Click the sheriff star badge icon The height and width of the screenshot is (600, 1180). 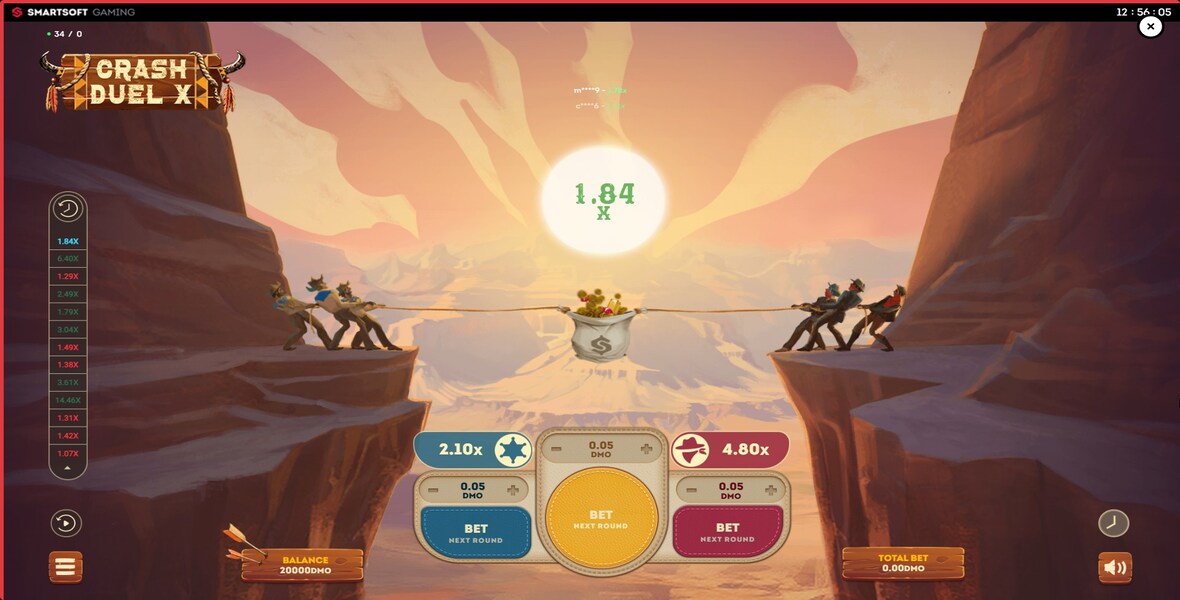pyautogui.click(x=513, y=450)
